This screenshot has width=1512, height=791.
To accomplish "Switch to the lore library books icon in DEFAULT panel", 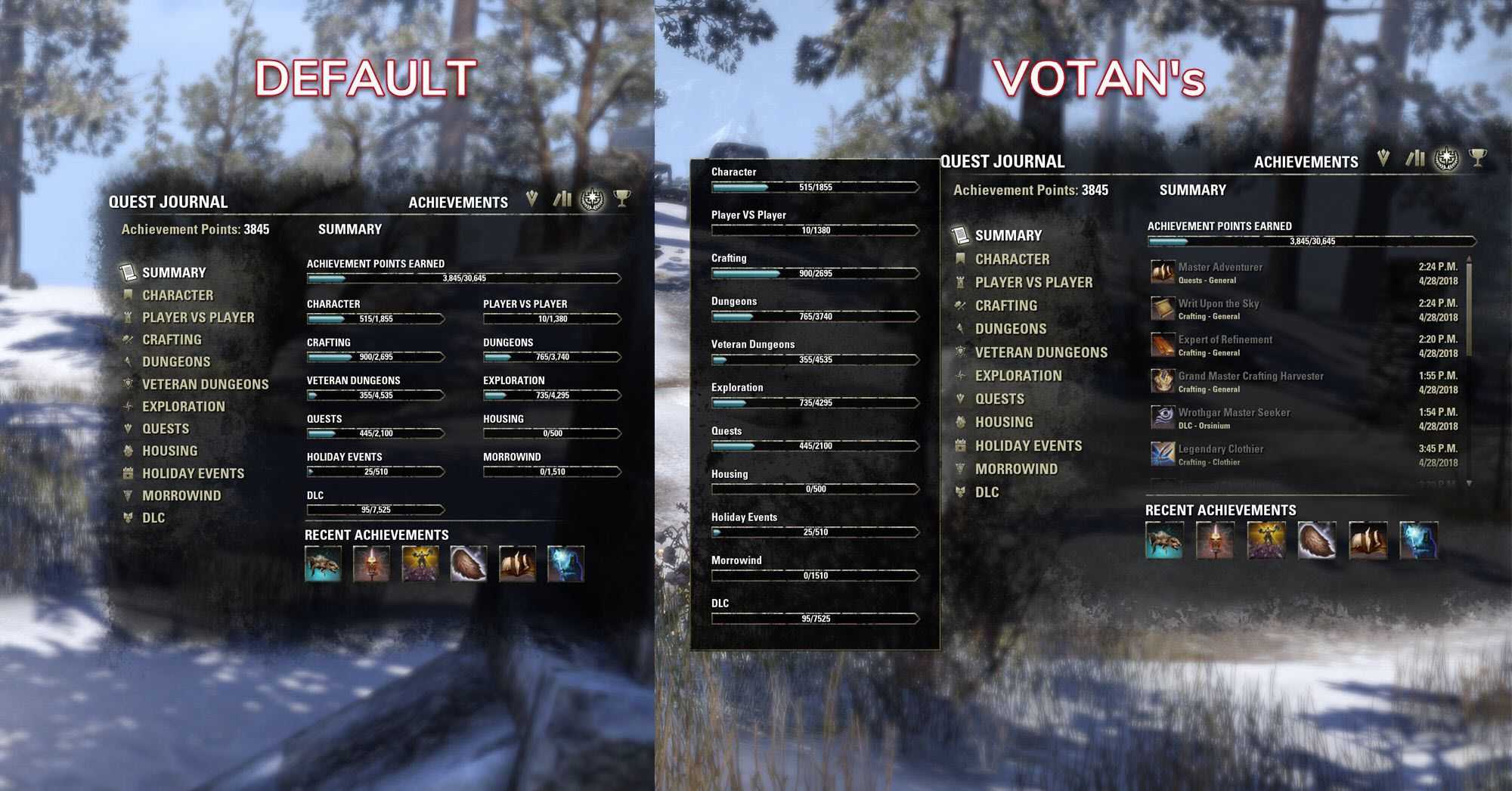I will tap(562, 199).
